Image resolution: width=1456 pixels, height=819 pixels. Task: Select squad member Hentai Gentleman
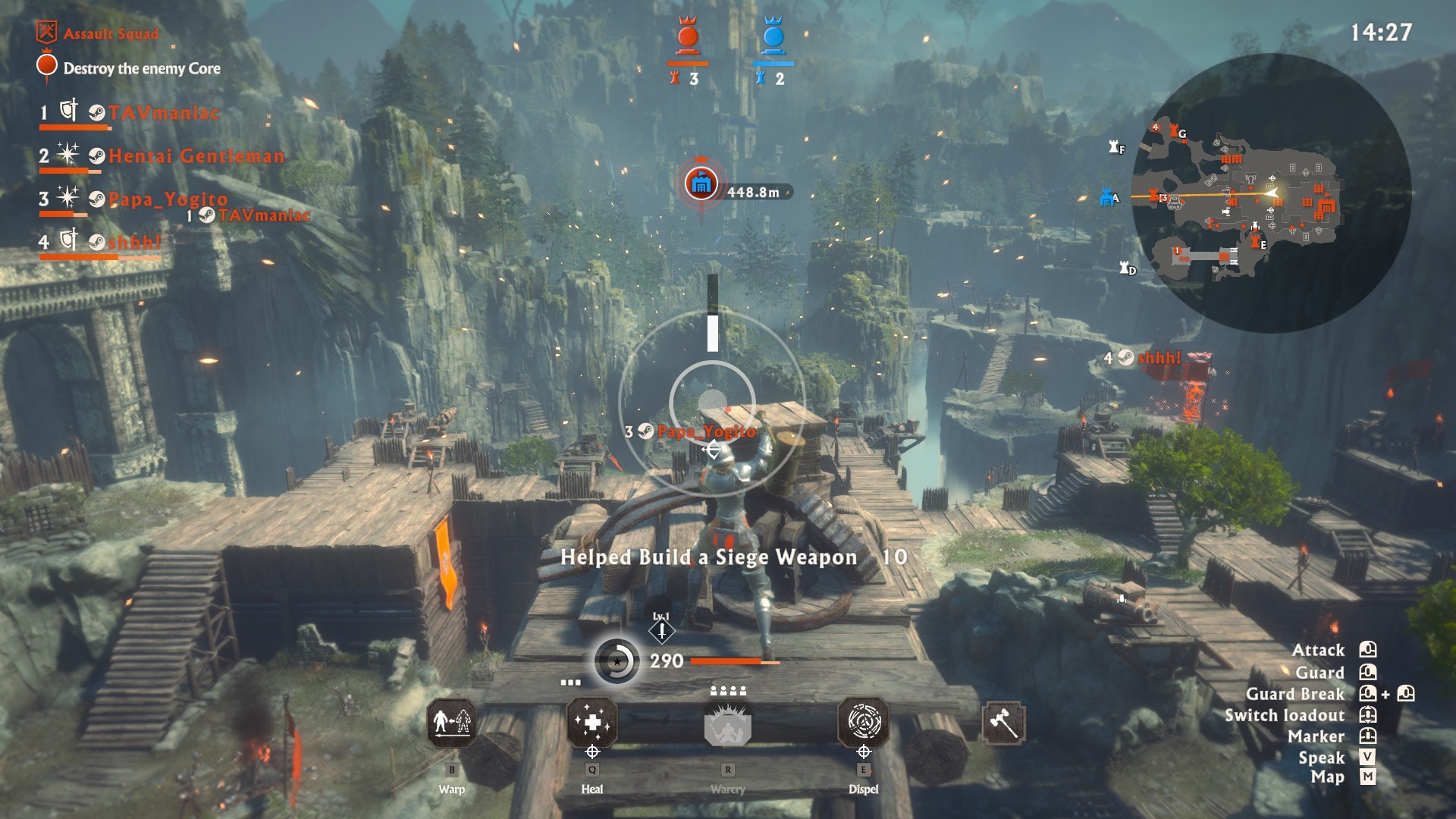(x=196, y=156)
